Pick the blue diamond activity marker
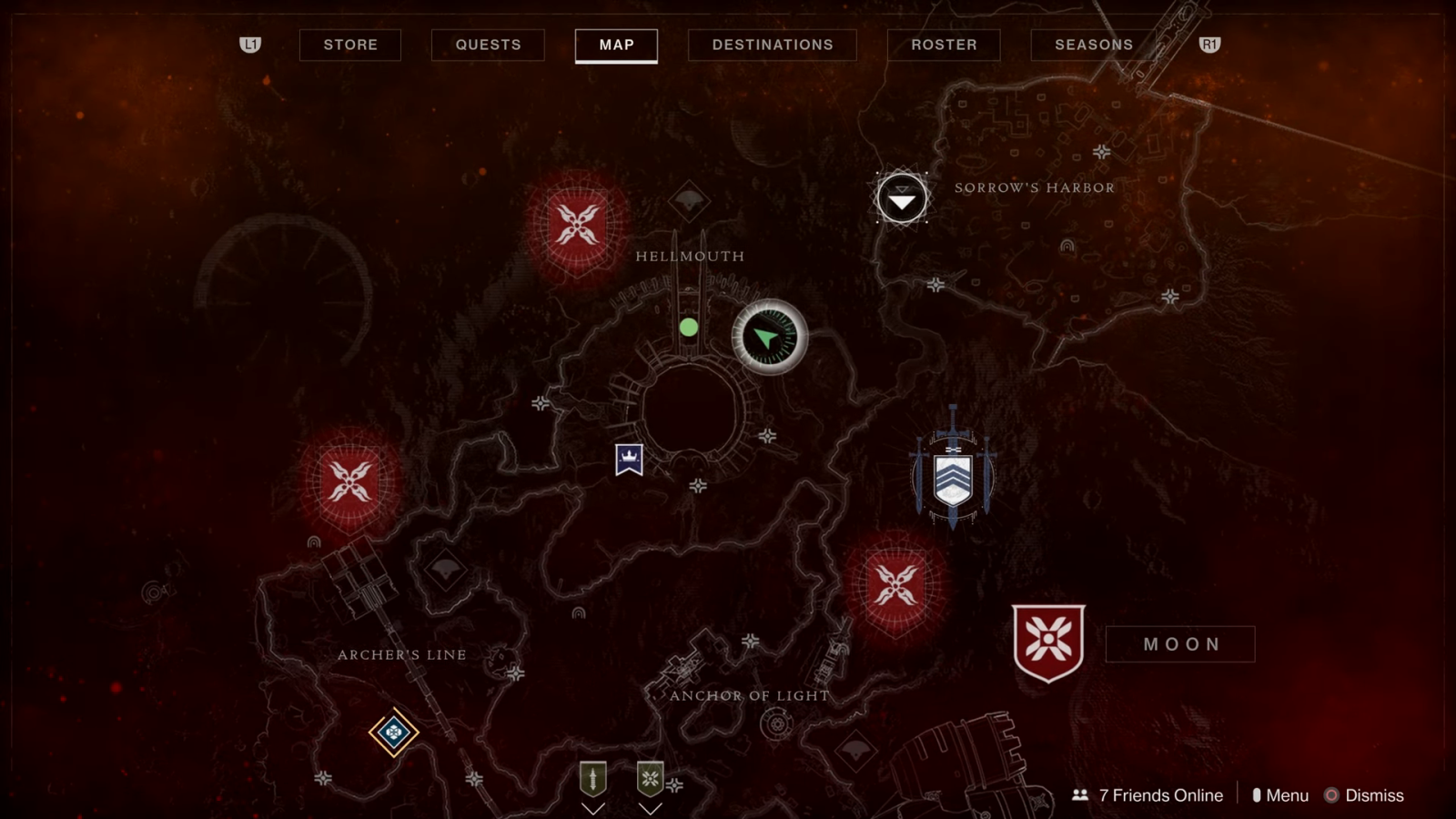 (x=393, y=733)
